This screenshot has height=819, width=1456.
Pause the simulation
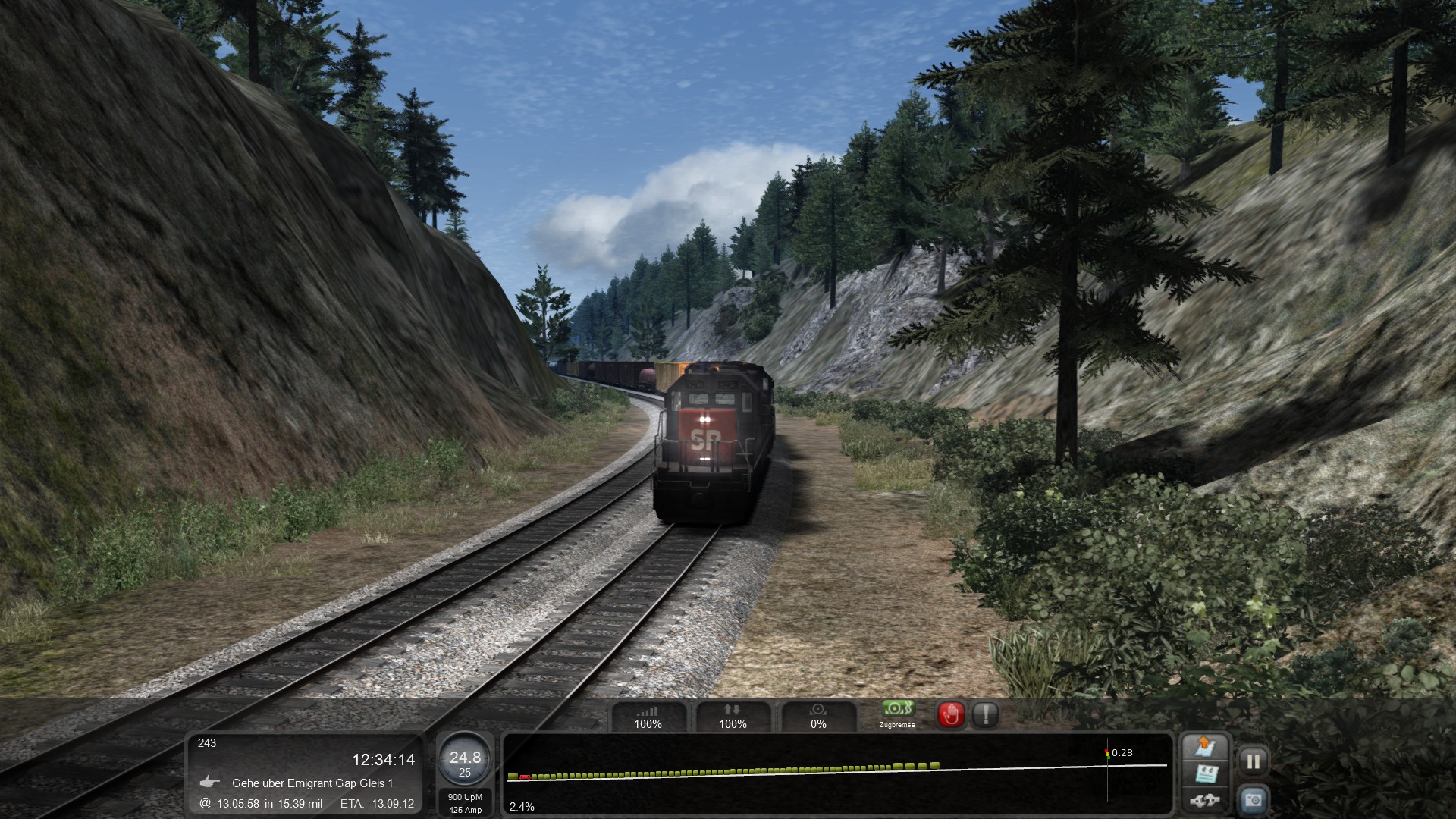tap(1253, 761)
